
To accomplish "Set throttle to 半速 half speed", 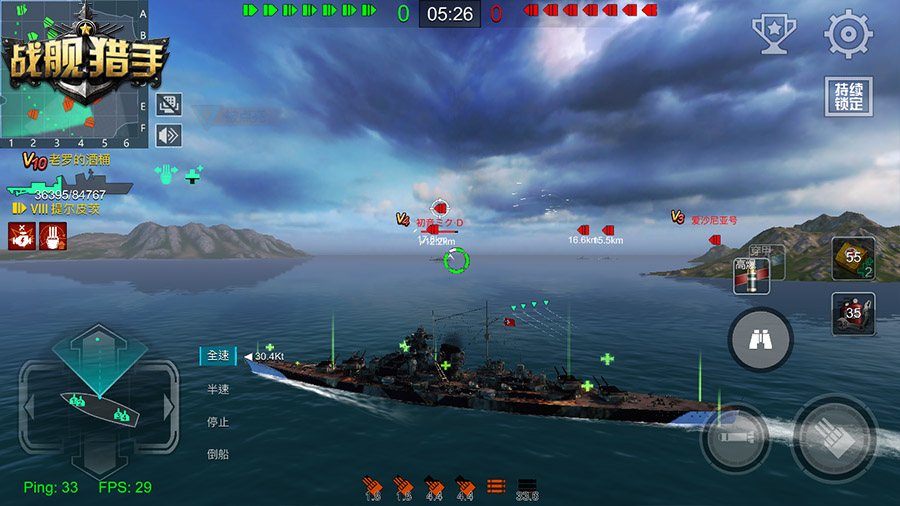I will click(x=217, y=389).
